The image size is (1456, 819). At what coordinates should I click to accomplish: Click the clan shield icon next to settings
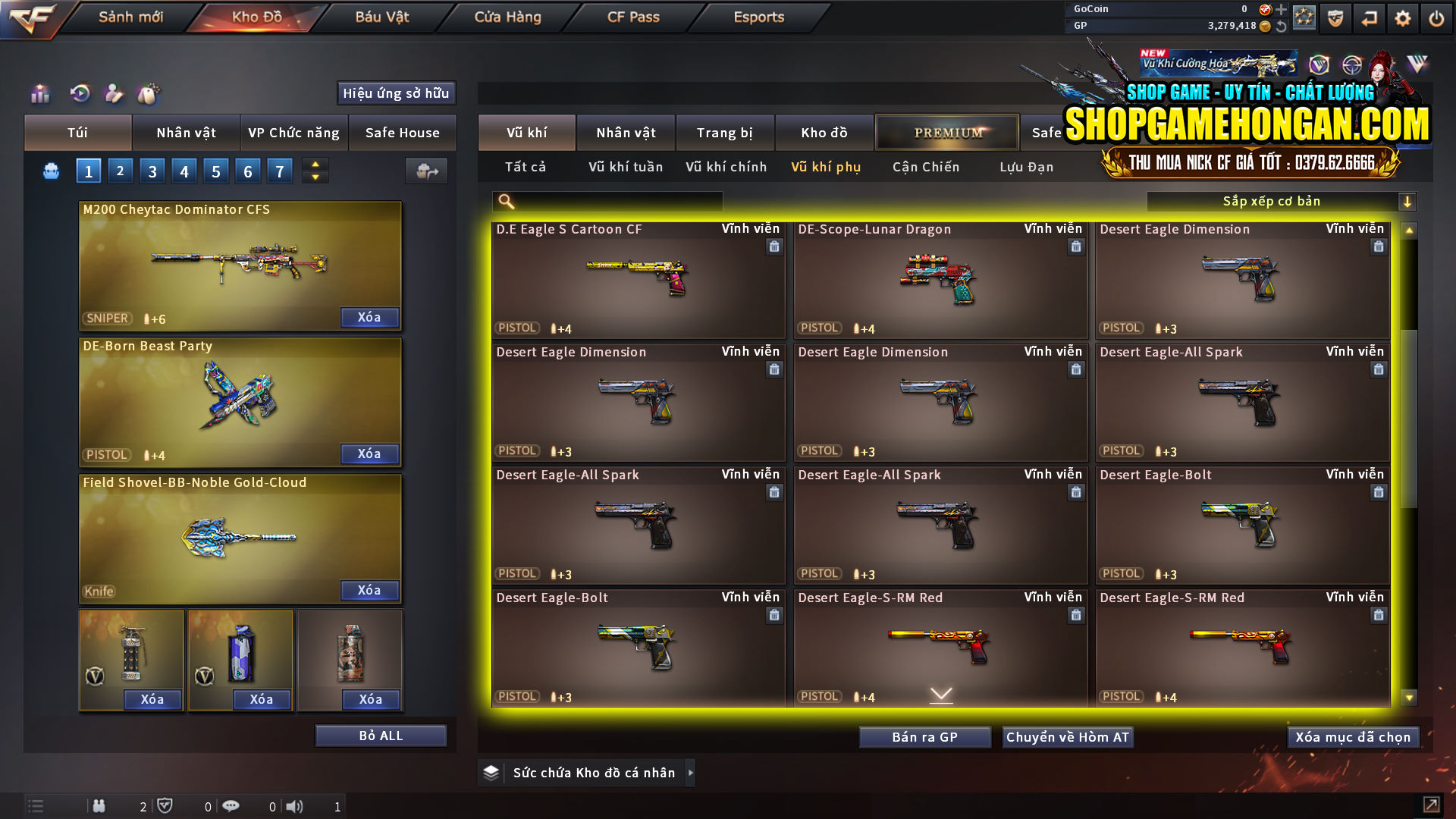pos(1334,17)
